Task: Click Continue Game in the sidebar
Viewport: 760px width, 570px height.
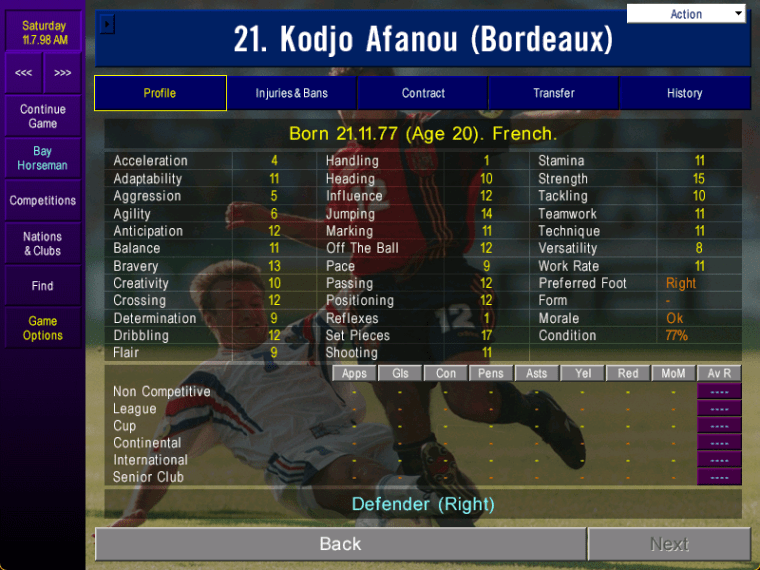Action: pyautogui.click(x=43, y=116)
